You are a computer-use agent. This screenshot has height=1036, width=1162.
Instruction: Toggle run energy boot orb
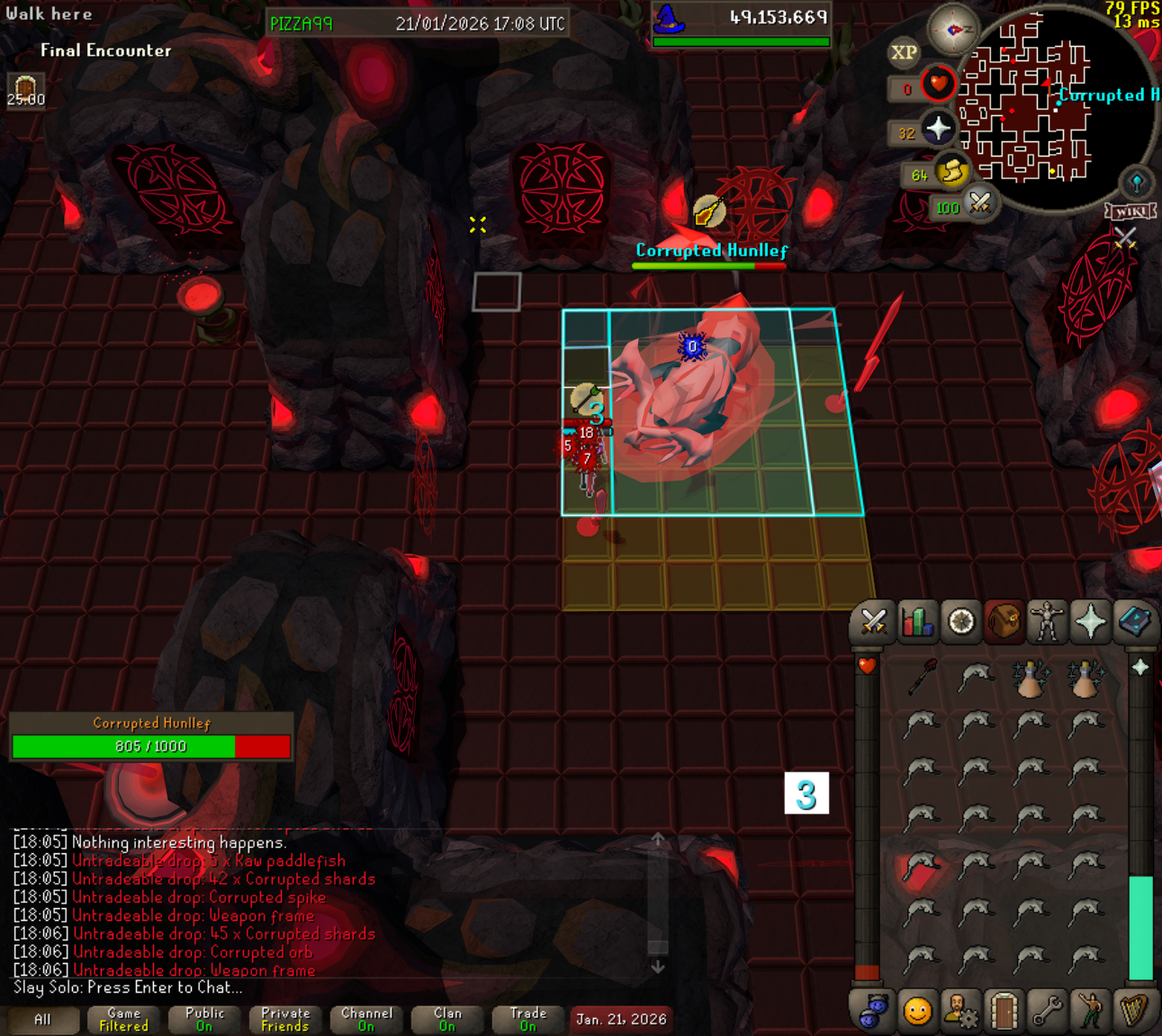[950, 172]
